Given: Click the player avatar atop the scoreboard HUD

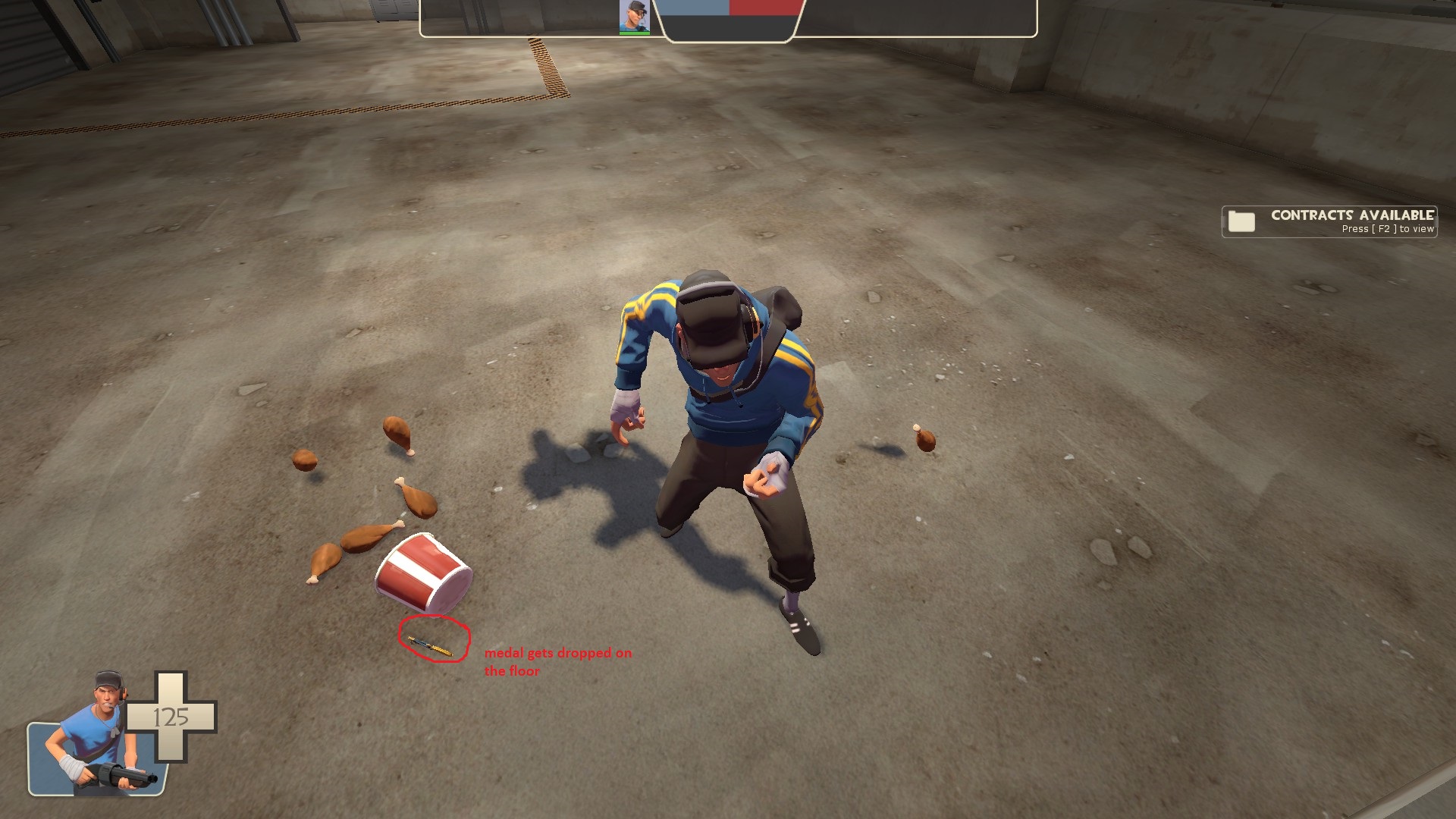Looking at the screenshot, I should click(633, 17).
